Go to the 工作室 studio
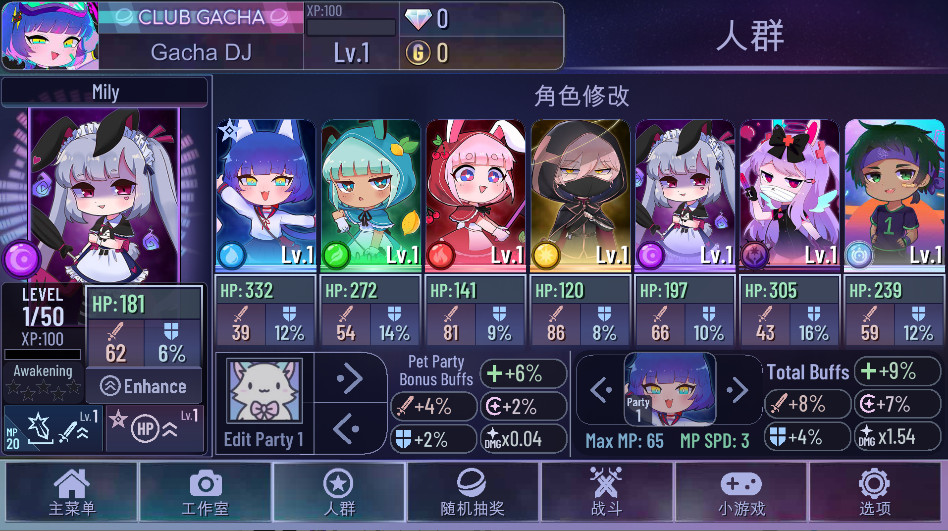Image resolution: width=948 pixels, height=531 pixels. coord(206,492)
